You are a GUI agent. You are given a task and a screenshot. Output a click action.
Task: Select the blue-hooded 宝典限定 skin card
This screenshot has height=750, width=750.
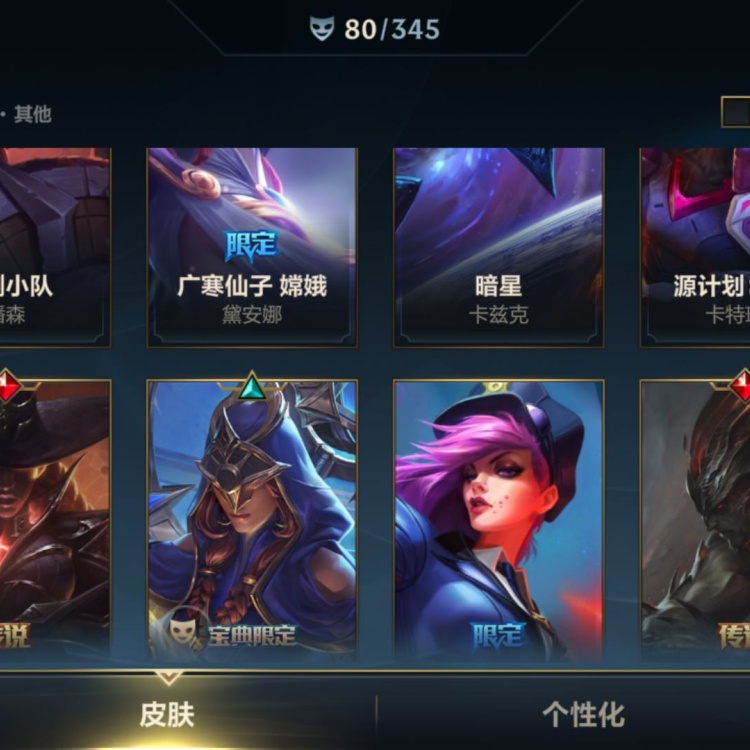[252, 518]
